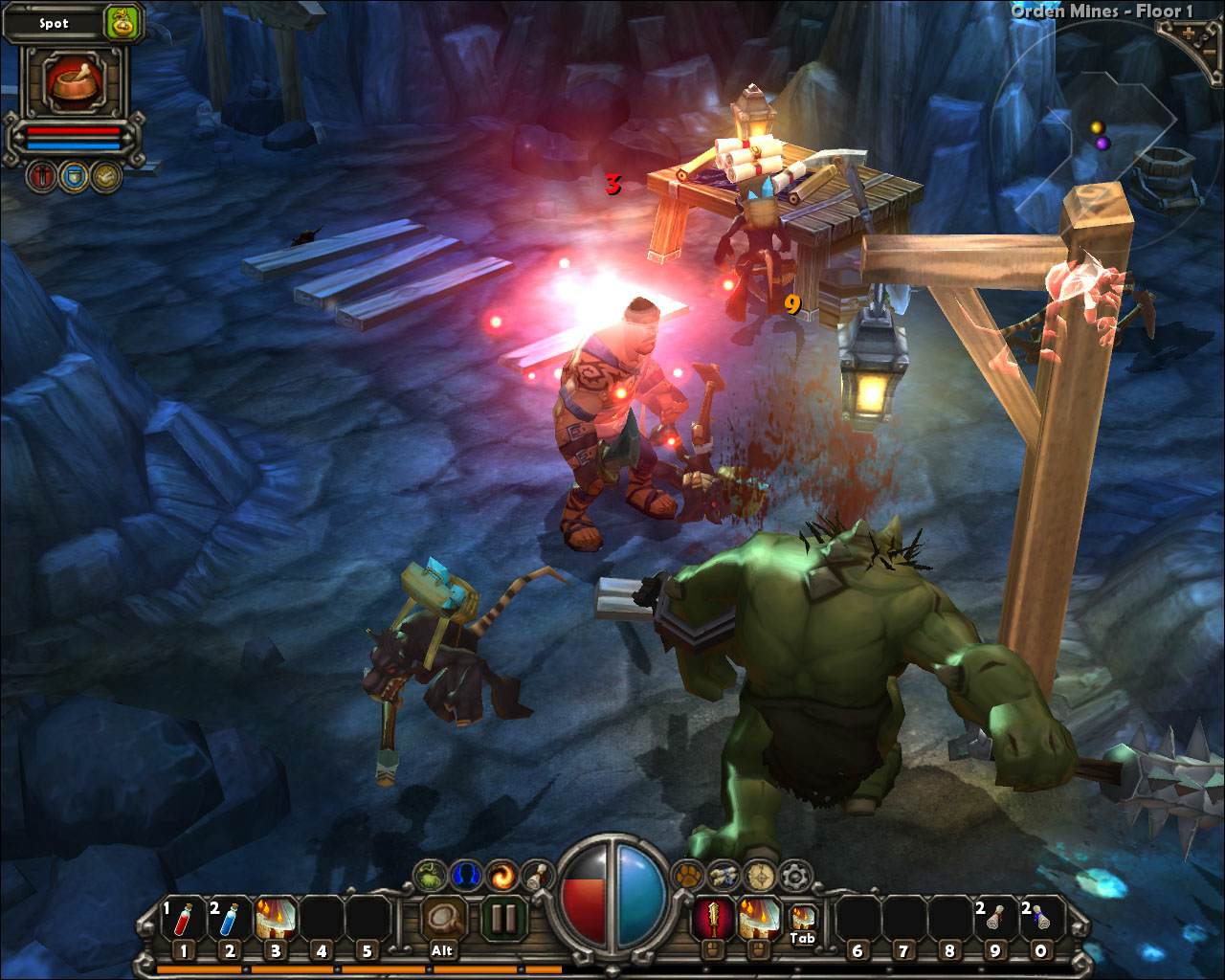Open the blue character silhouette panel
The width and height of the screenshot is (1225, 980).
point(466,873)
